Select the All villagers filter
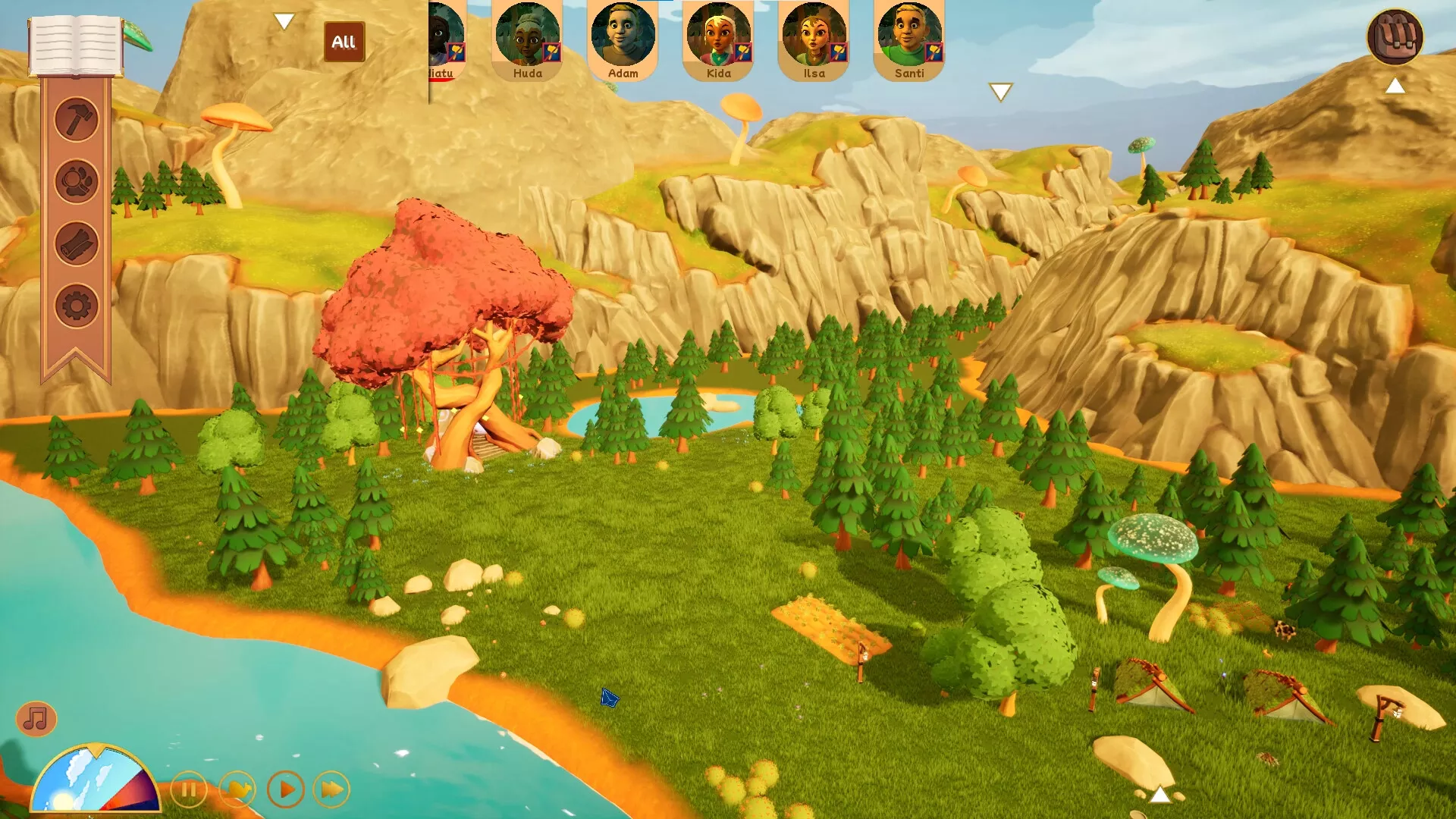Screen dimensions: 1456x819 (344, 42)
